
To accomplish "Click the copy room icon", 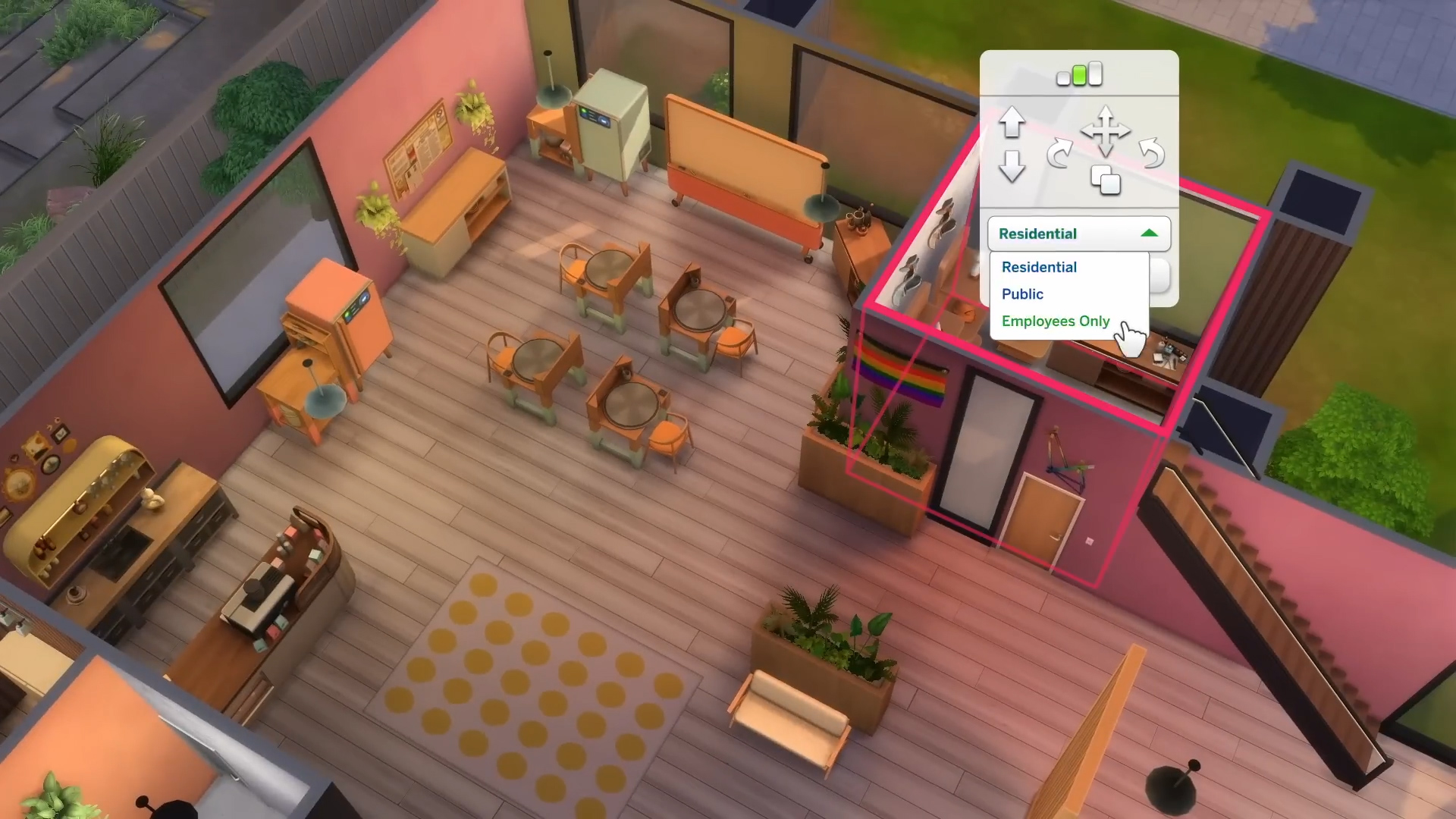I will point(1106,180).
